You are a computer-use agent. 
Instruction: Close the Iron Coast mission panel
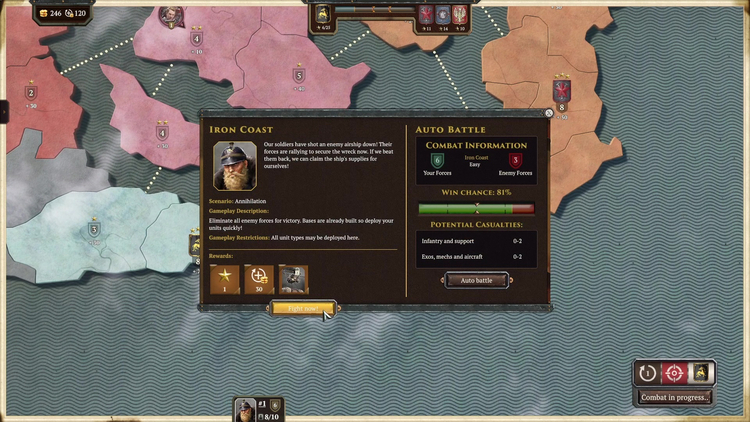point(549,114)
